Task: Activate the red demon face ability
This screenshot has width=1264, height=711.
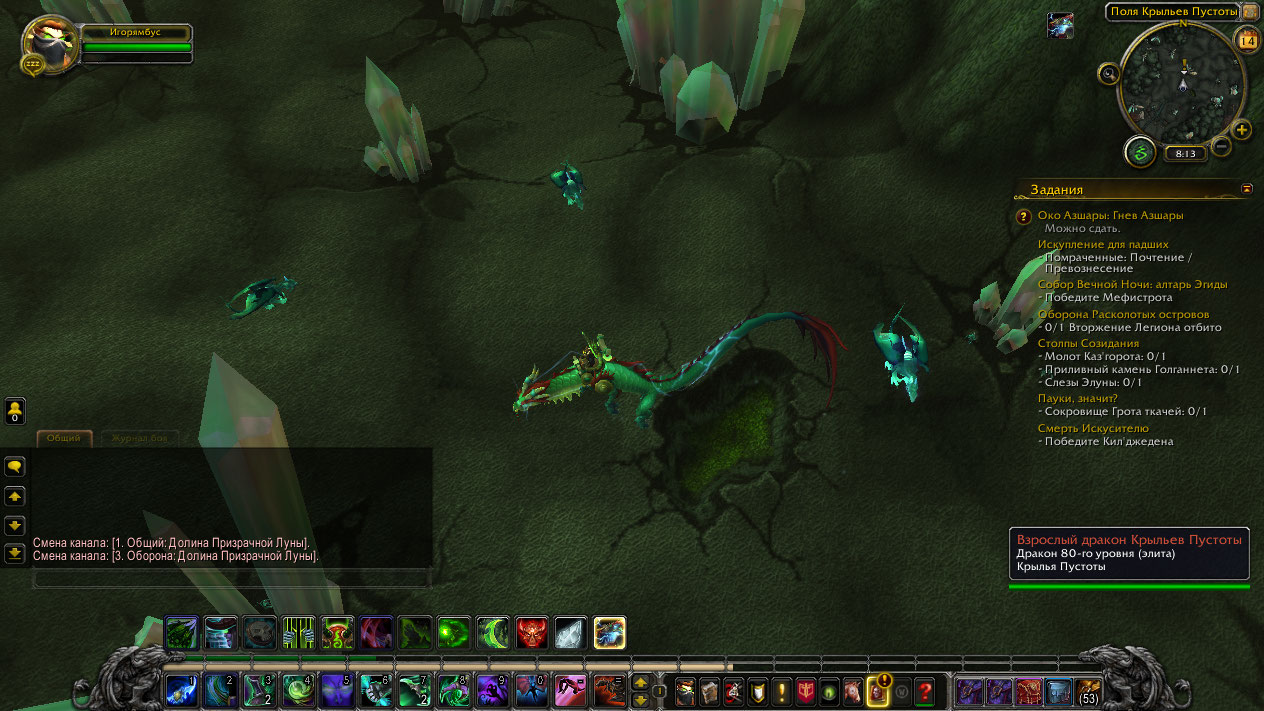Action: [531, 632]
